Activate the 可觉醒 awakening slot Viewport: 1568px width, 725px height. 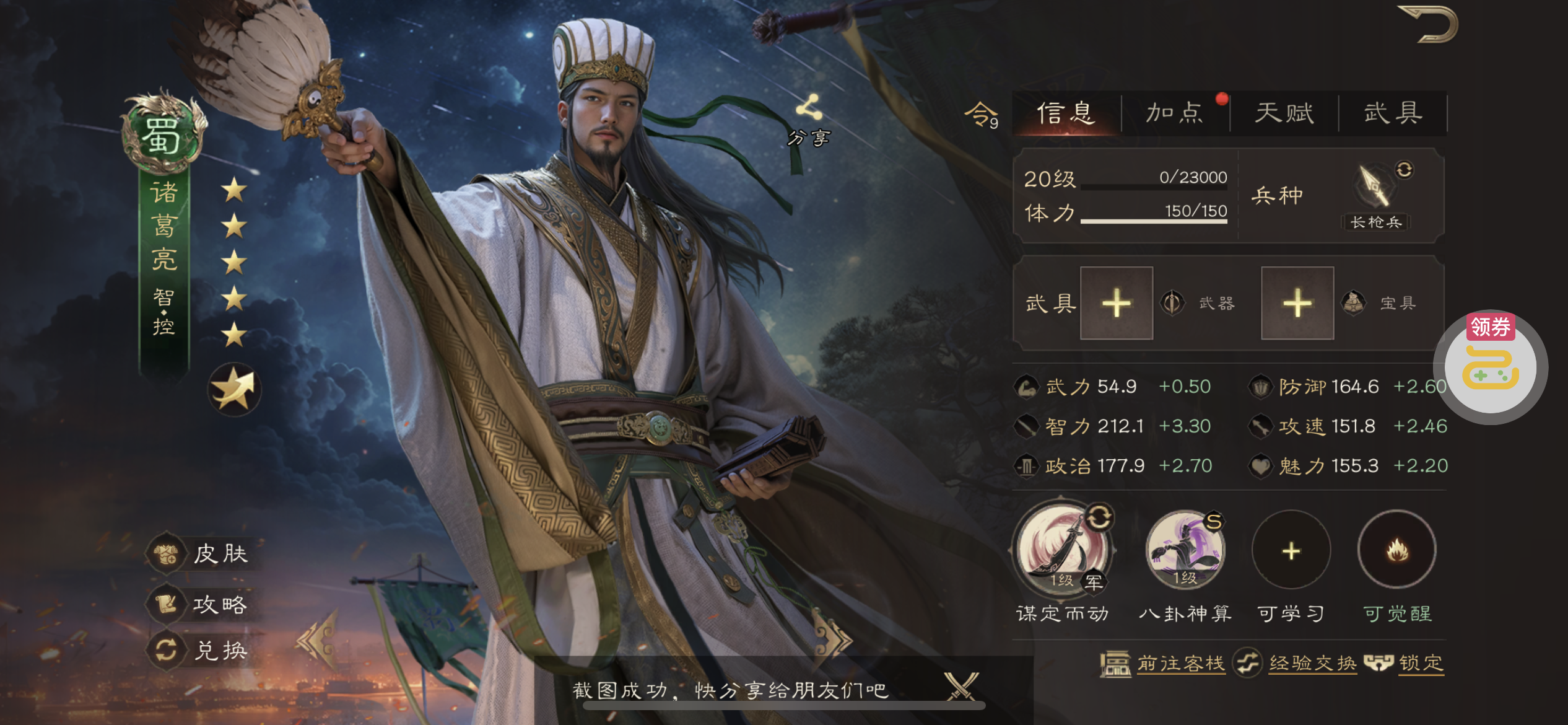(x=1397, y=550)
